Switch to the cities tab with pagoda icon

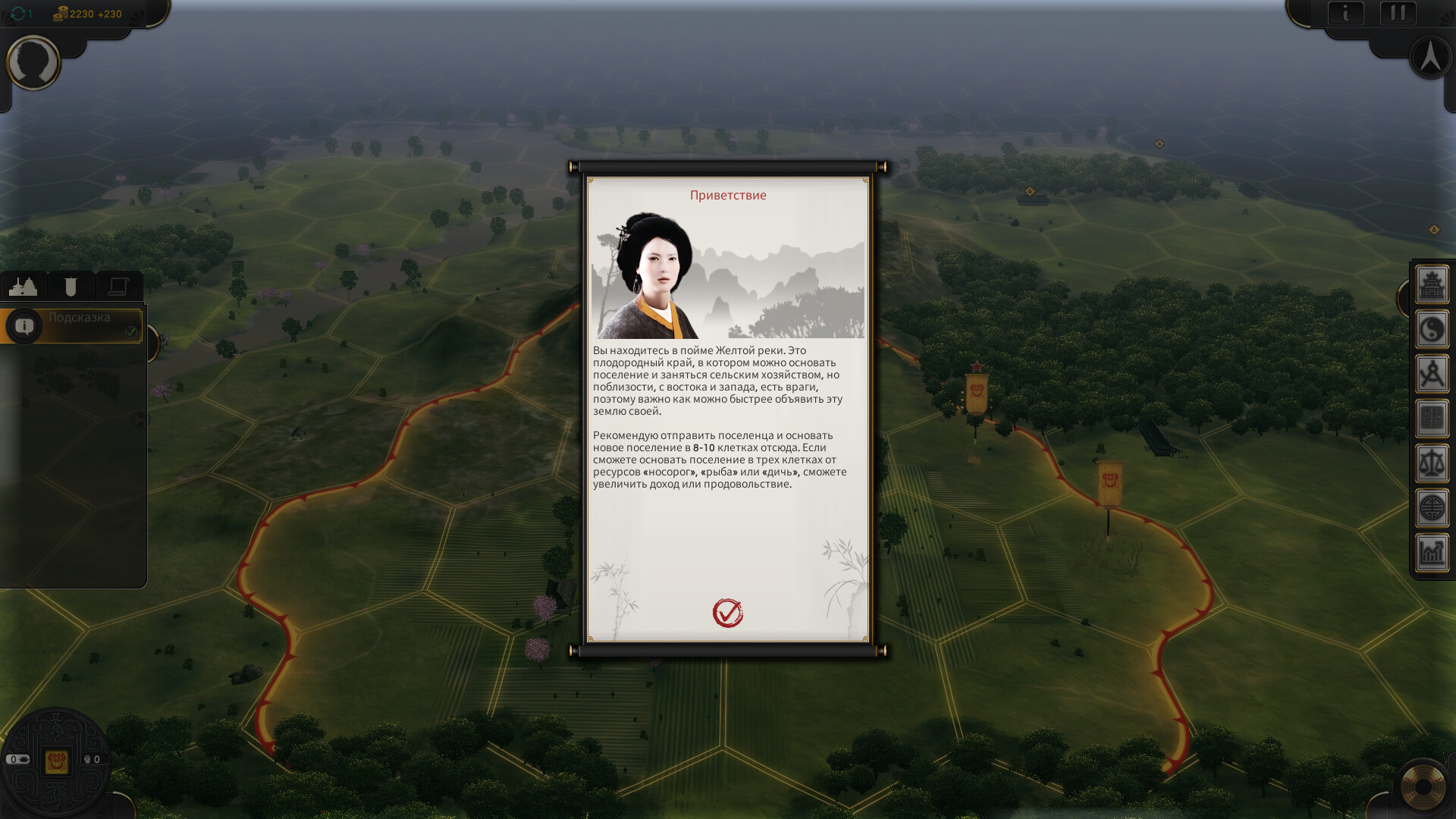[24, 287]
